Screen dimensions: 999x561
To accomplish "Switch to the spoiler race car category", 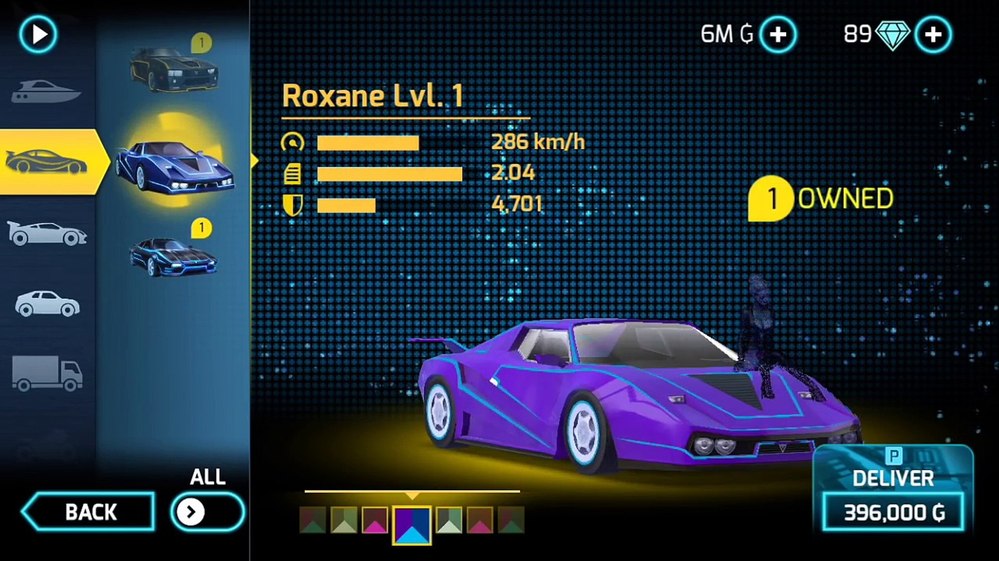I will click(x=46, y=233).
